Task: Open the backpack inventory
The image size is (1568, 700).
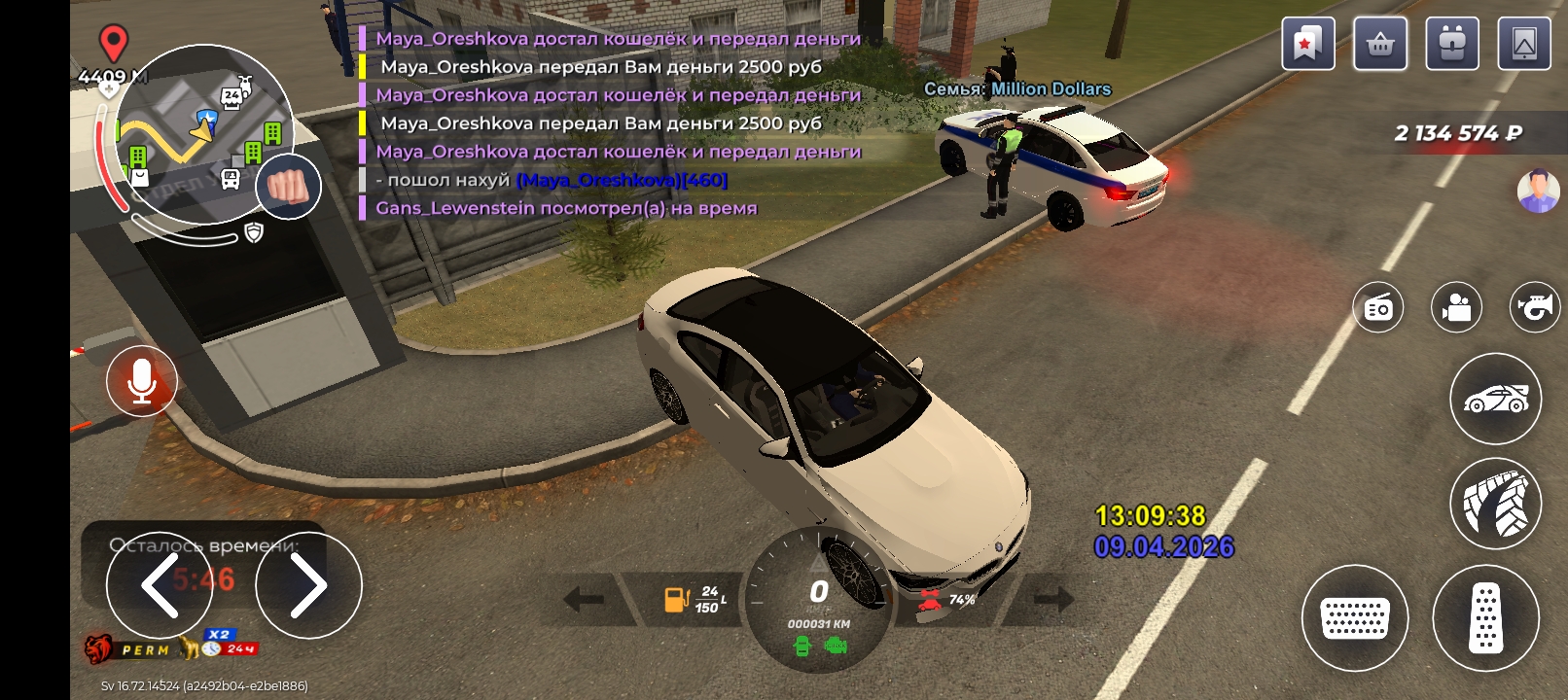Action: pos(1452,44)
